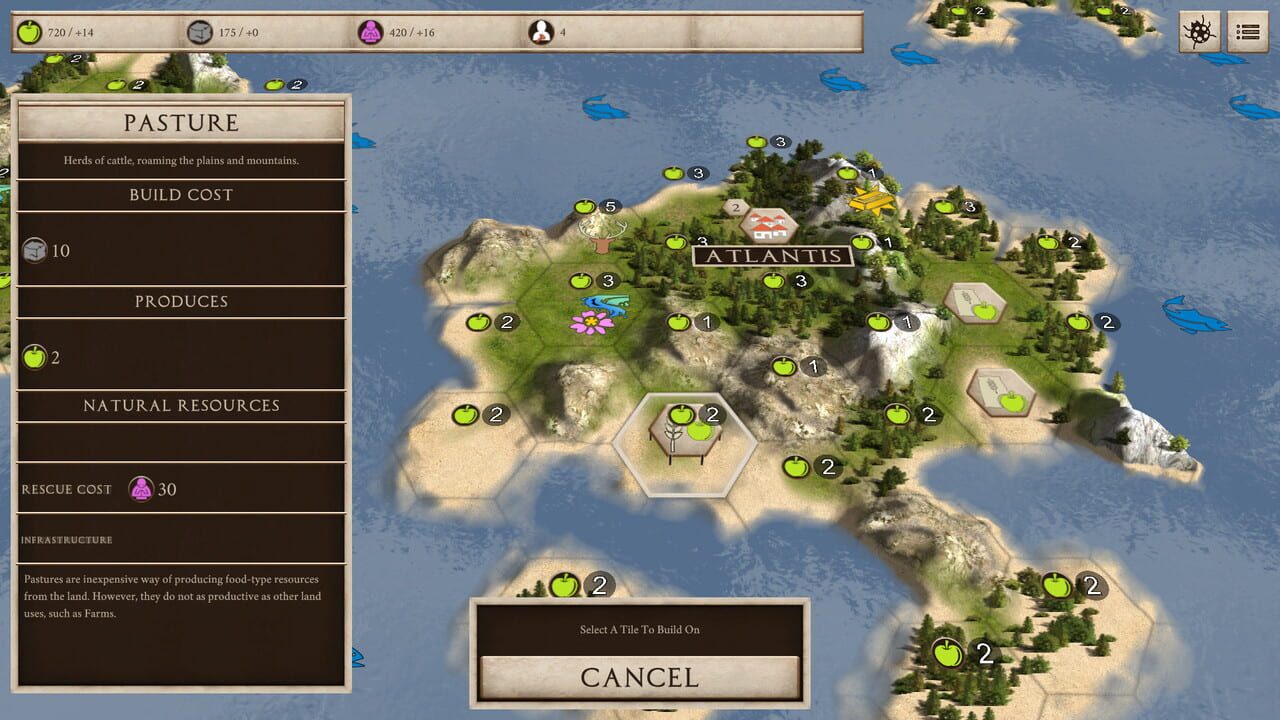
Task: Click the pink Rescue Cost icon in the panel
Action: [140, 489]
